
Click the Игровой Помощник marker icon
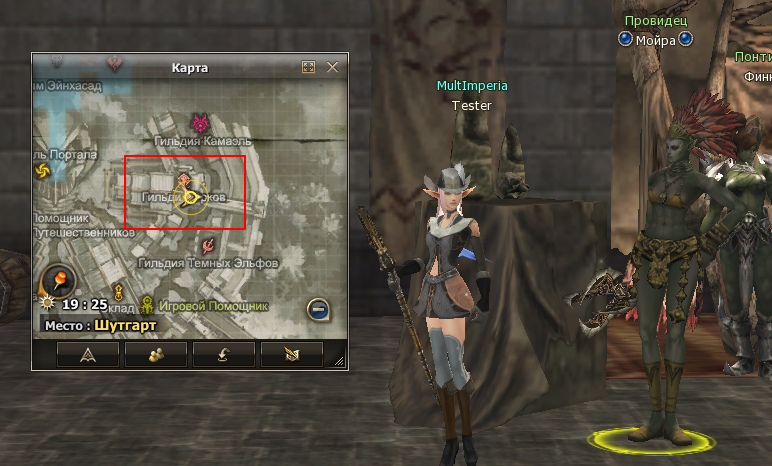(148, 303)
